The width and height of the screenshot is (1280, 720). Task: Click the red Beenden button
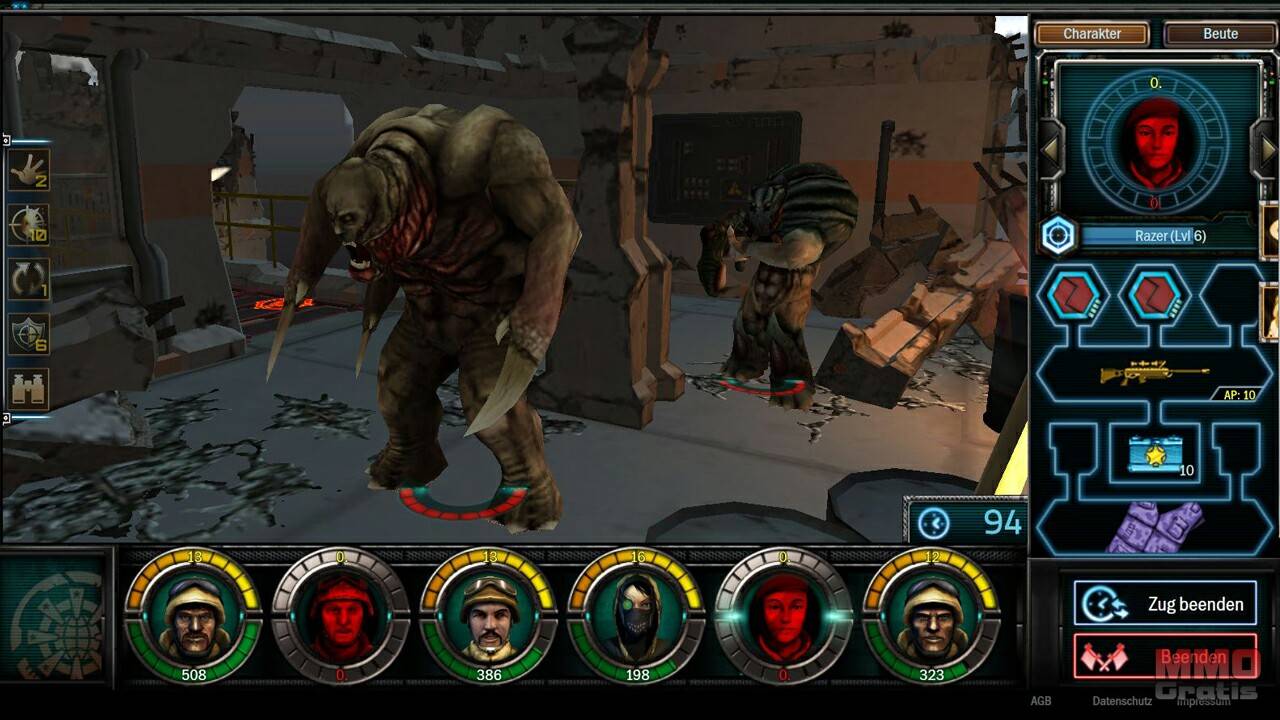[x=1165, y=656]
